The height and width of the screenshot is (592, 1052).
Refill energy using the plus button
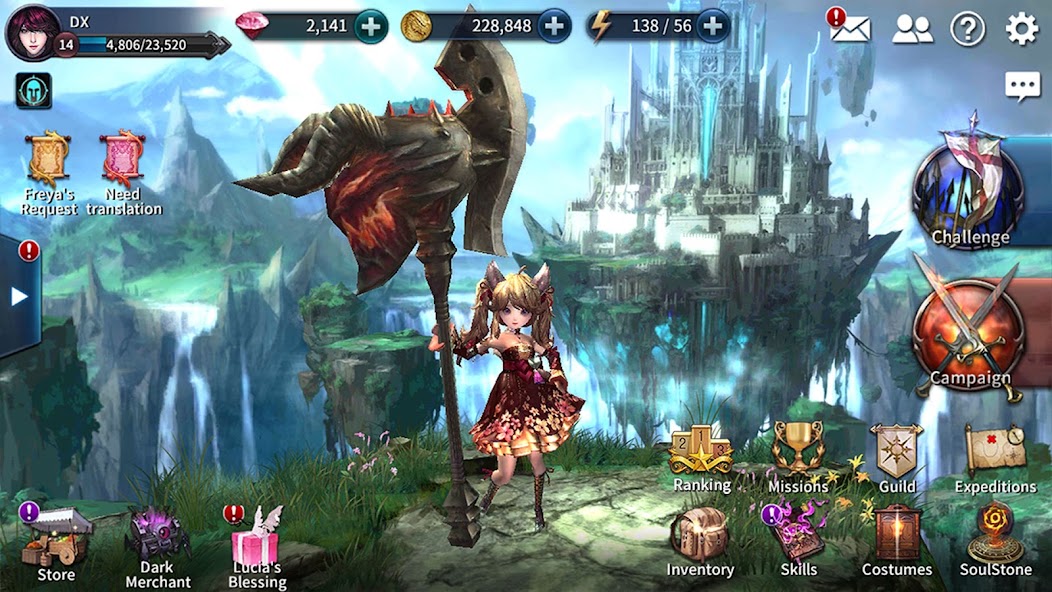point(712,27)
